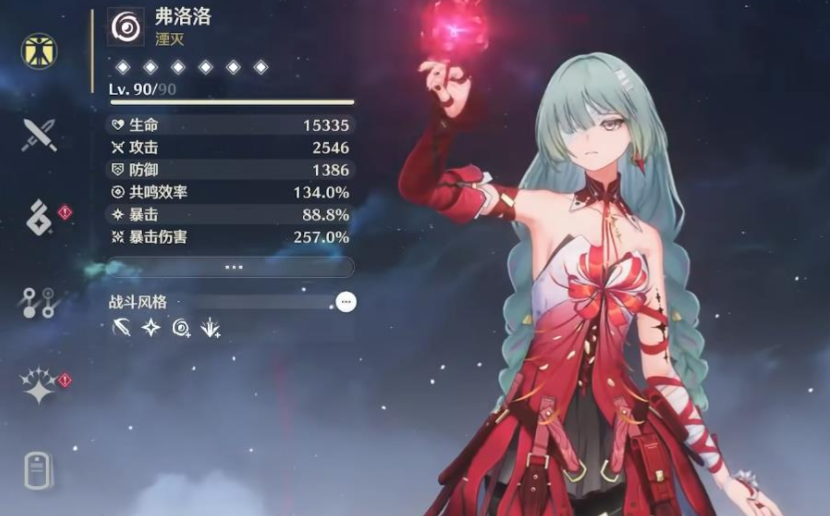Open 战斗风格 details with the round dots button

pyautogui.click(x=346, y=301)
